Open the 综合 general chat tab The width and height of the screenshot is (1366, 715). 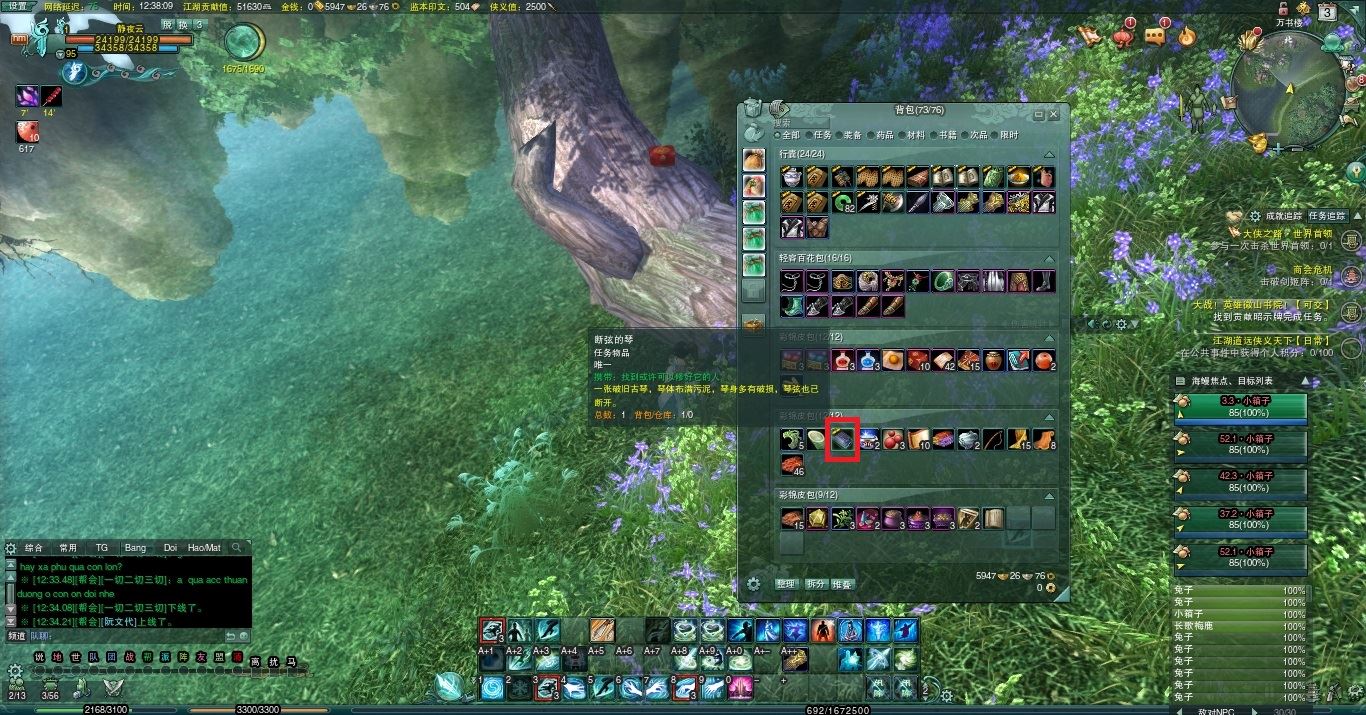coord(34,548)
